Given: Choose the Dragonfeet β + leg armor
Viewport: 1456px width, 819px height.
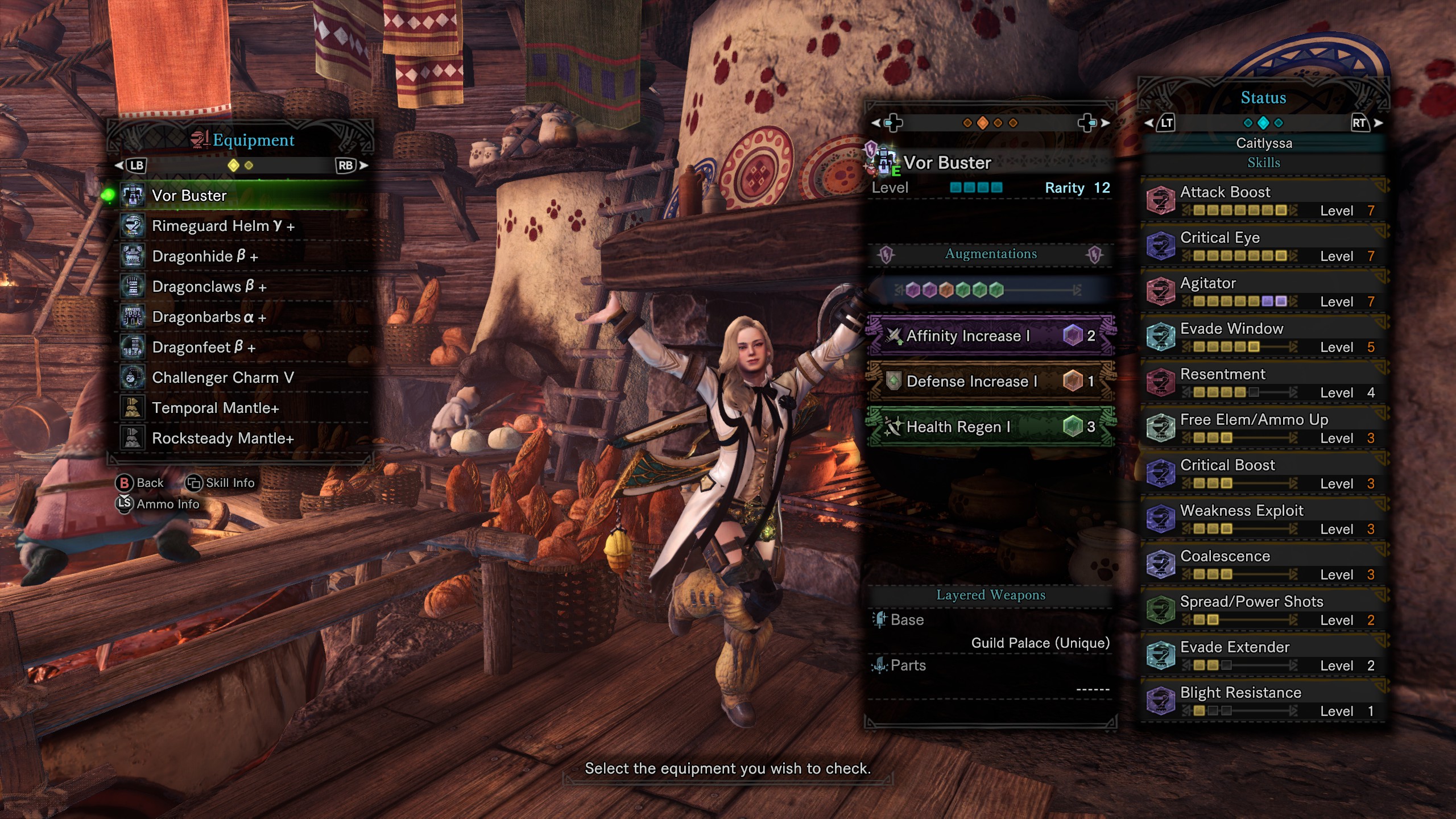Looking at the screenshot, I should coord(239,348).
